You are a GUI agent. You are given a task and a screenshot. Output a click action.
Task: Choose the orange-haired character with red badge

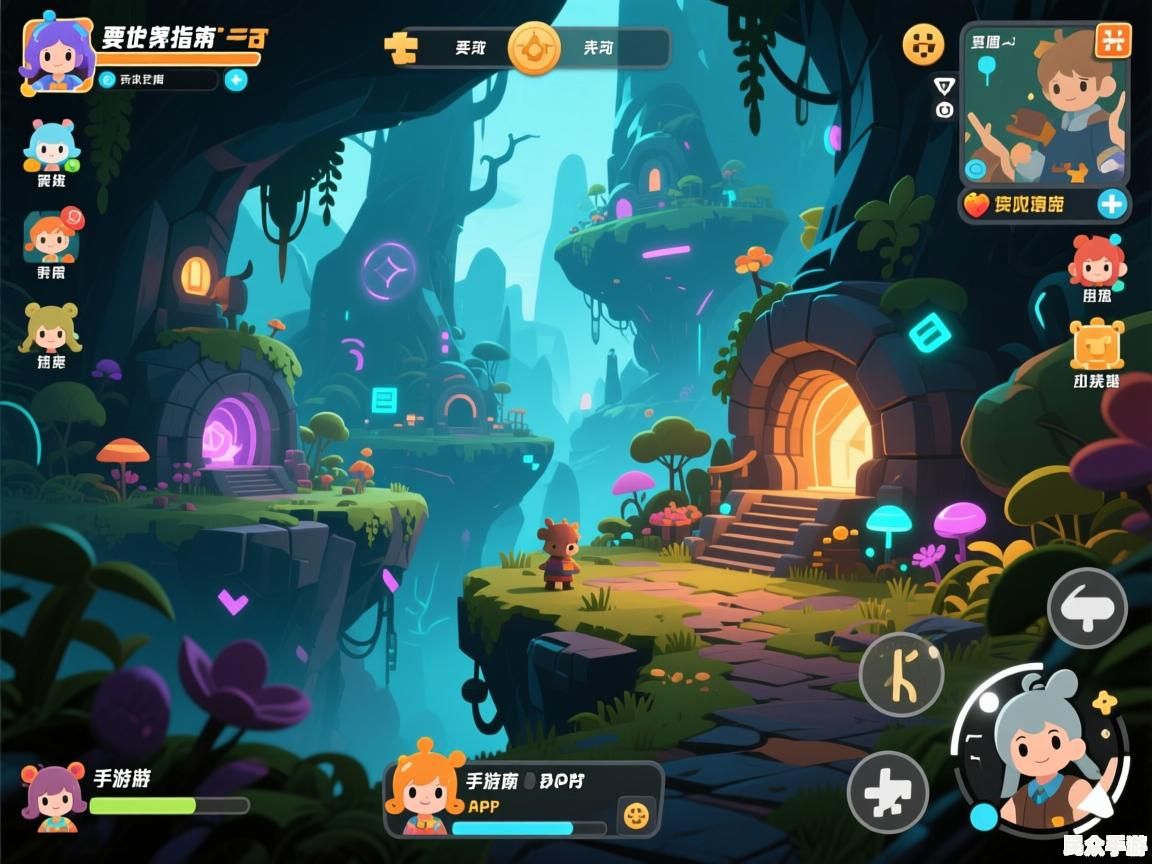(53, 237)
